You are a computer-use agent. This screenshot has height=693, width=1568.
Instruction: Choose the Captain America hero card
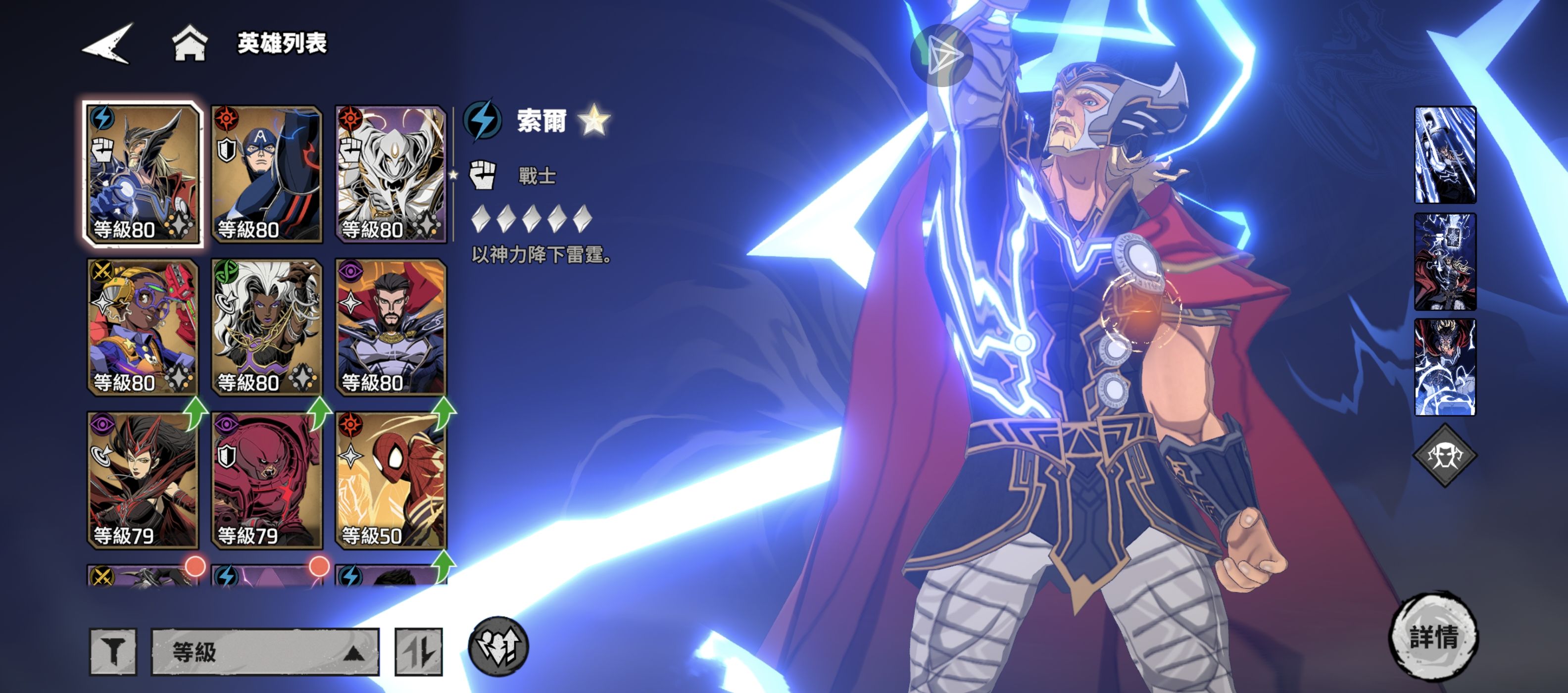tap(267, 174)
